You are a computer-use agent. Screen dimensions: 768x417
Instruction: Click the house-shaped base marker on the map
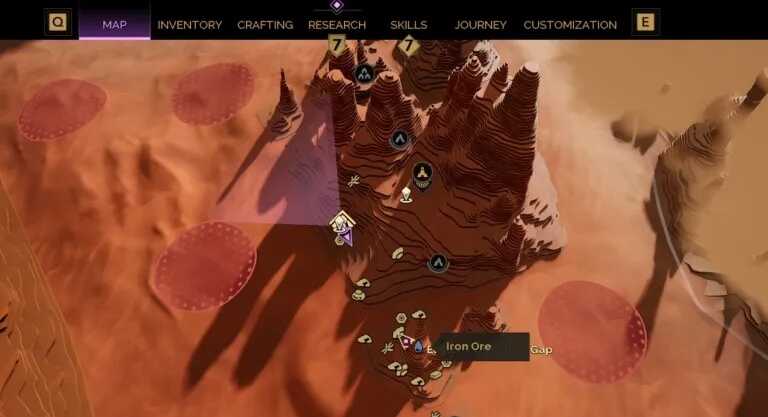click(x=341, y=221)
